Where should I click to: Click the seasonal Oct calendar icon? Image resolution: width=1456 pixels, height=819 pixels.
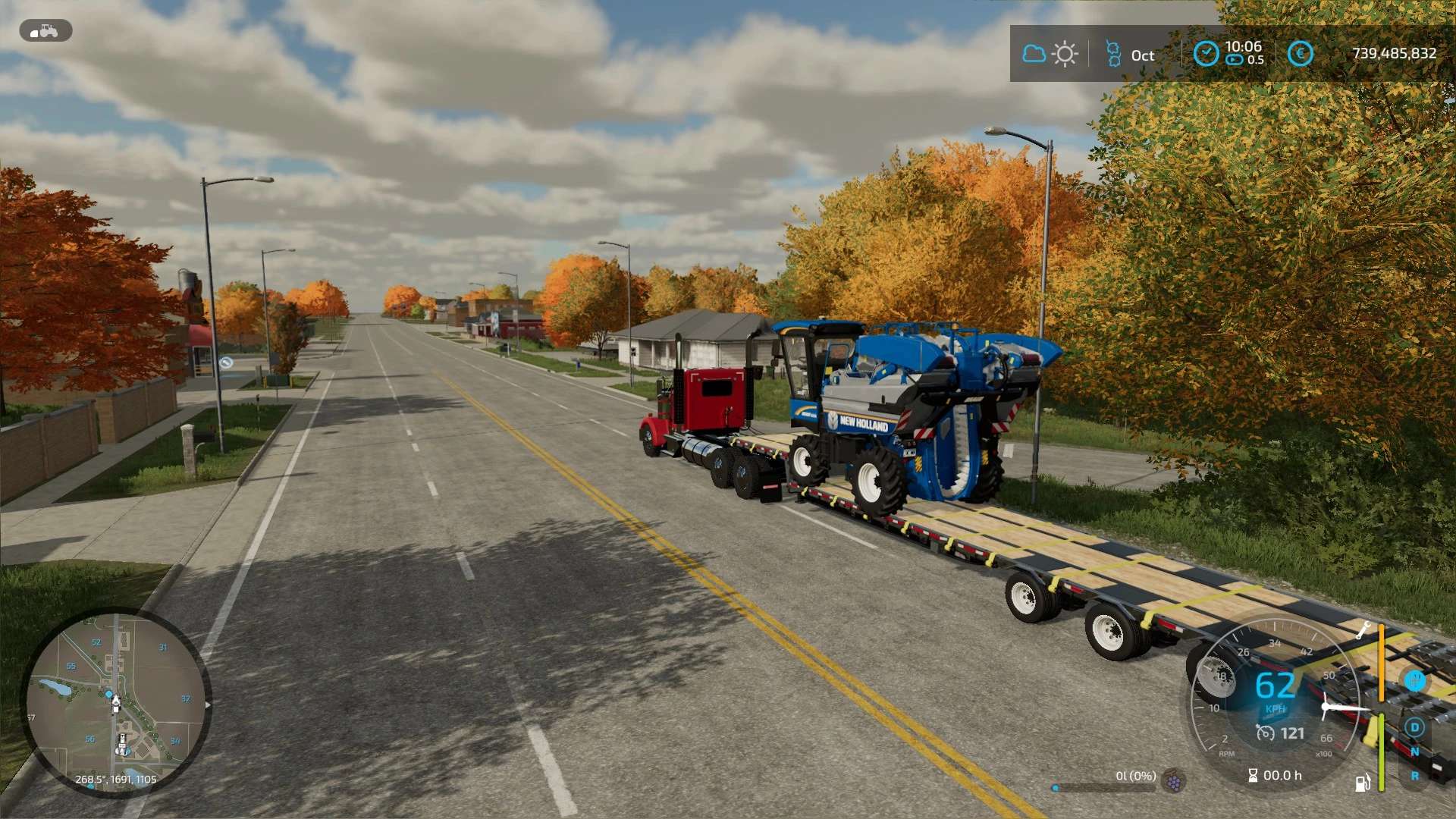[1113, 54]
